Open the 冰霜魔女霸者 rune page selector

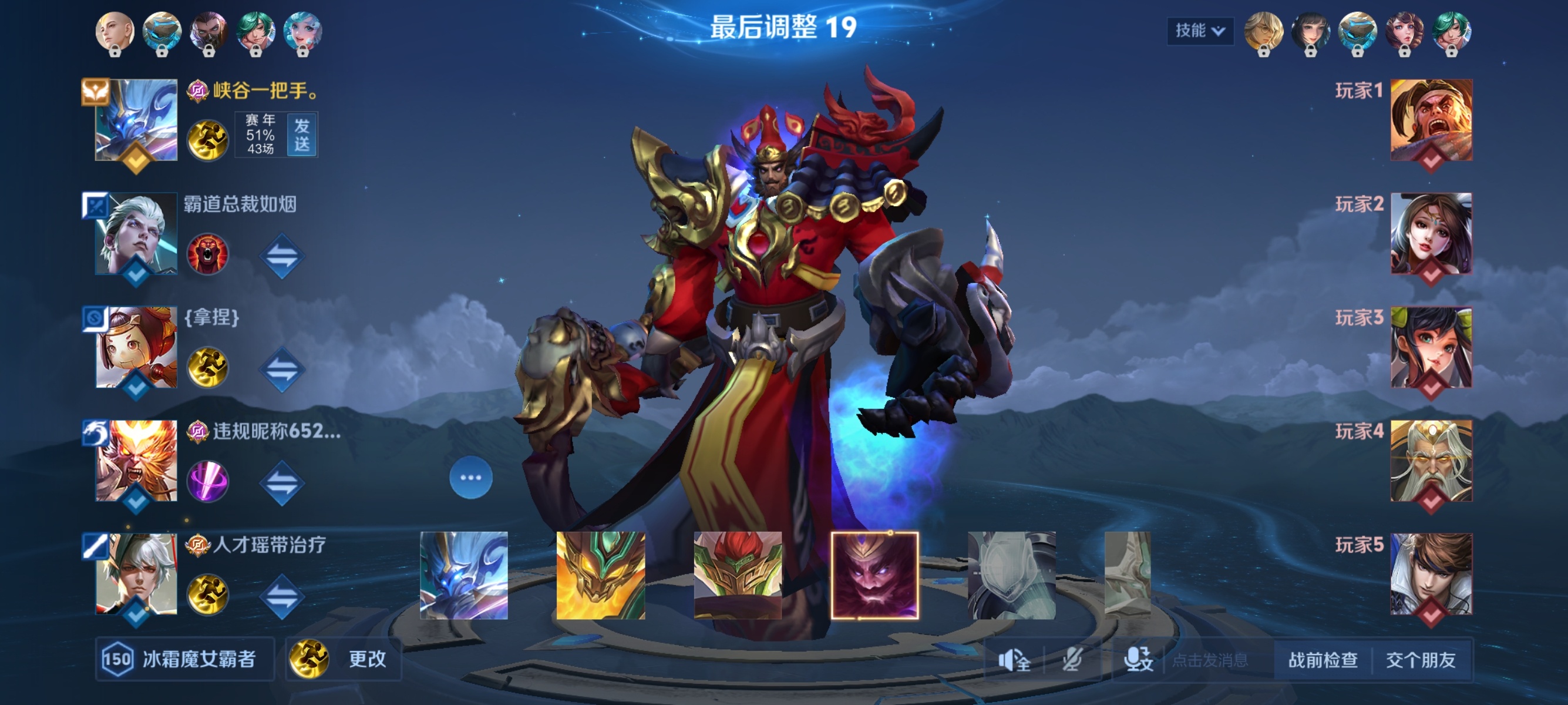coord(184,659)
